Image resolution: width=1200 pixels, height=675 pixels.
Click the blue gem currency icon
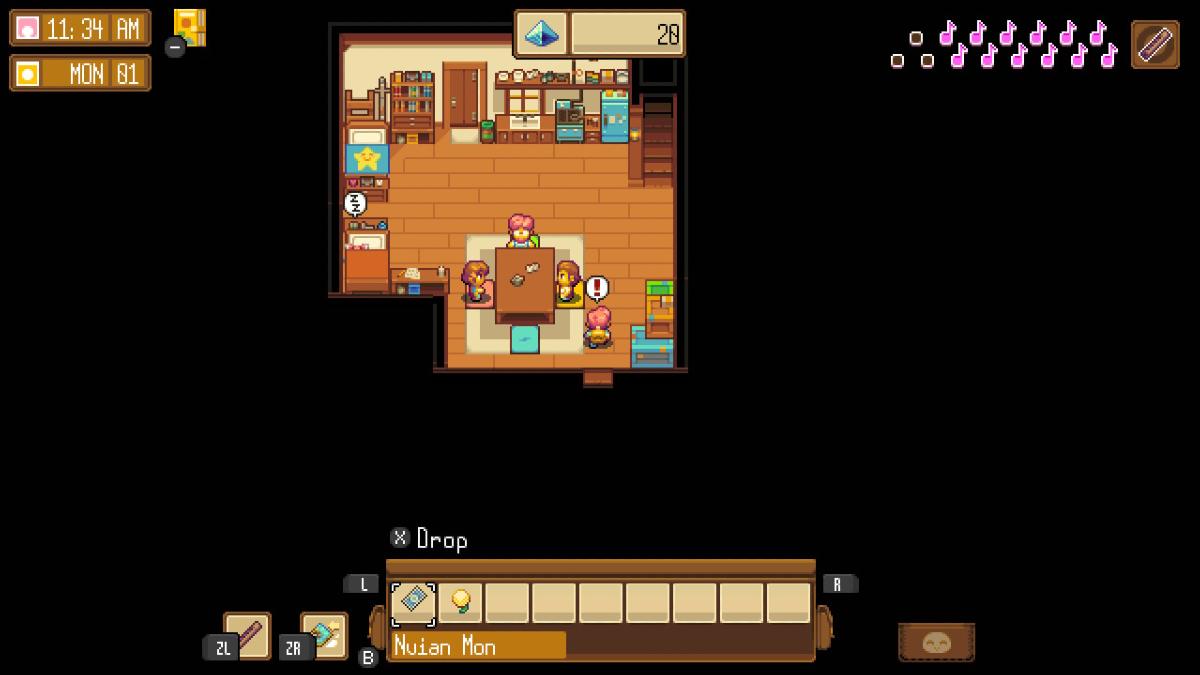click(542, 34)
